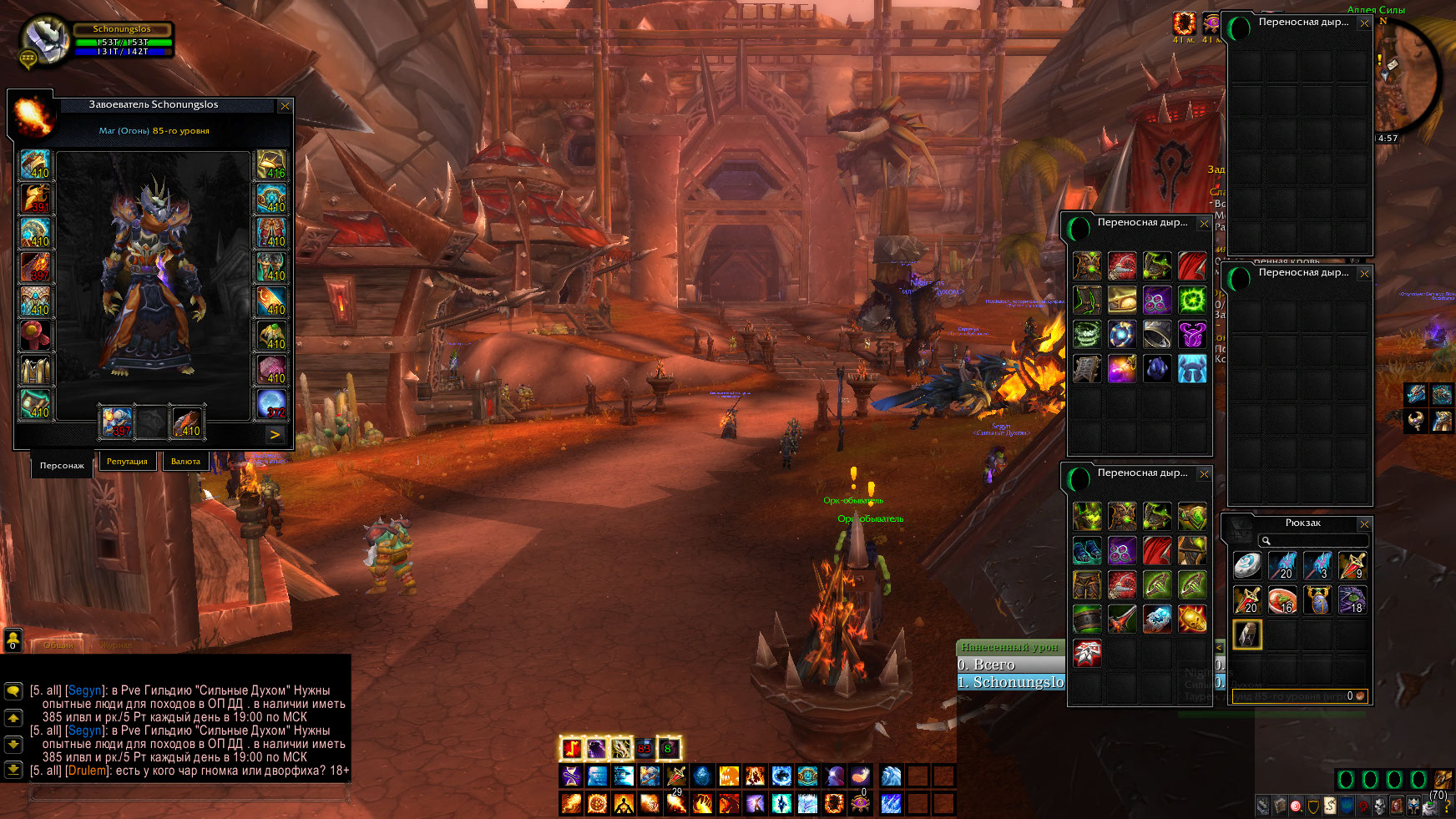The image size is (1456, 819).
Task: Use the red soup bowl food item
Action: 1282,600
